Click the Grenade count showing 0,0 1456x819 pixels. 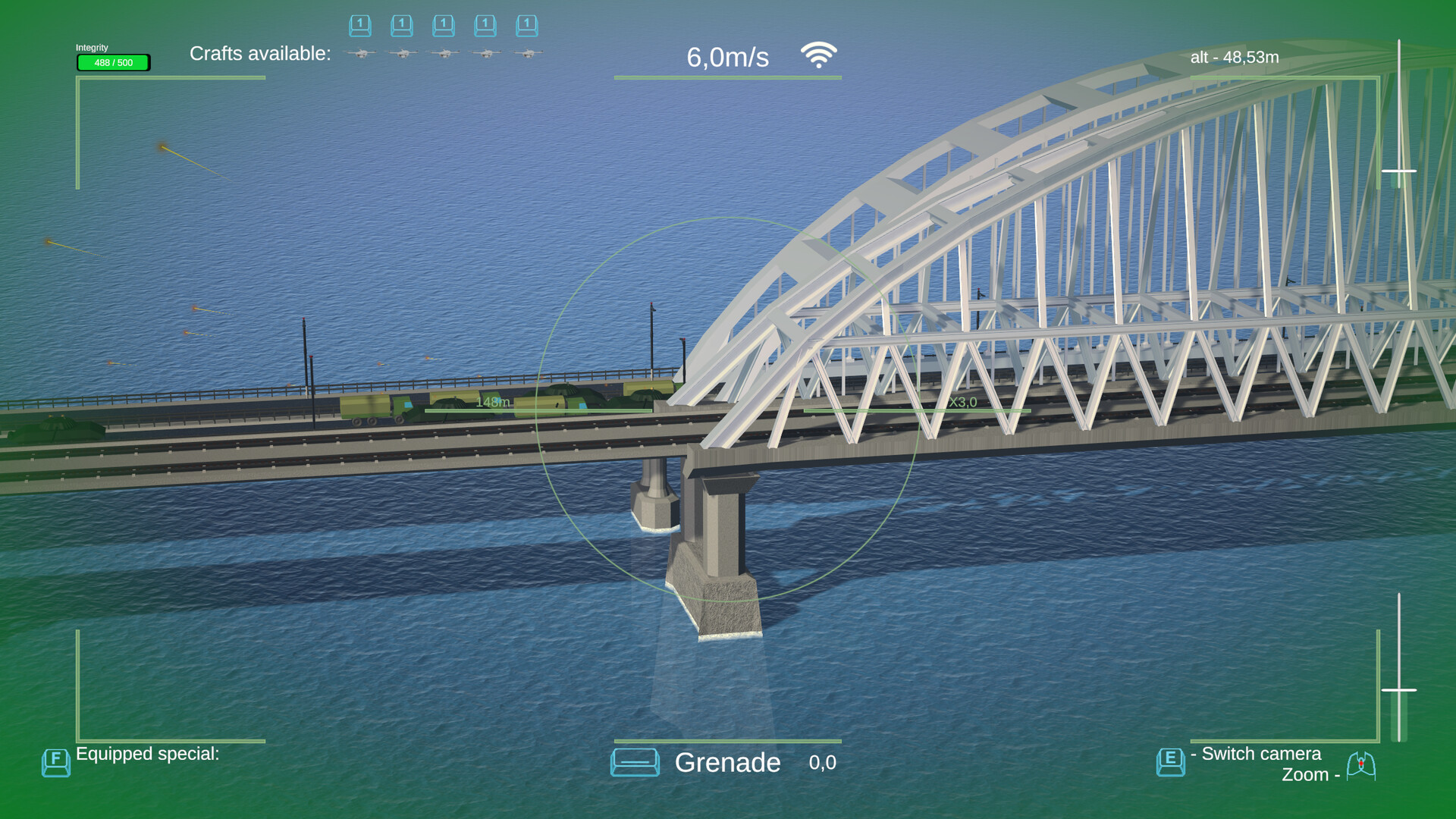point(822,762)
